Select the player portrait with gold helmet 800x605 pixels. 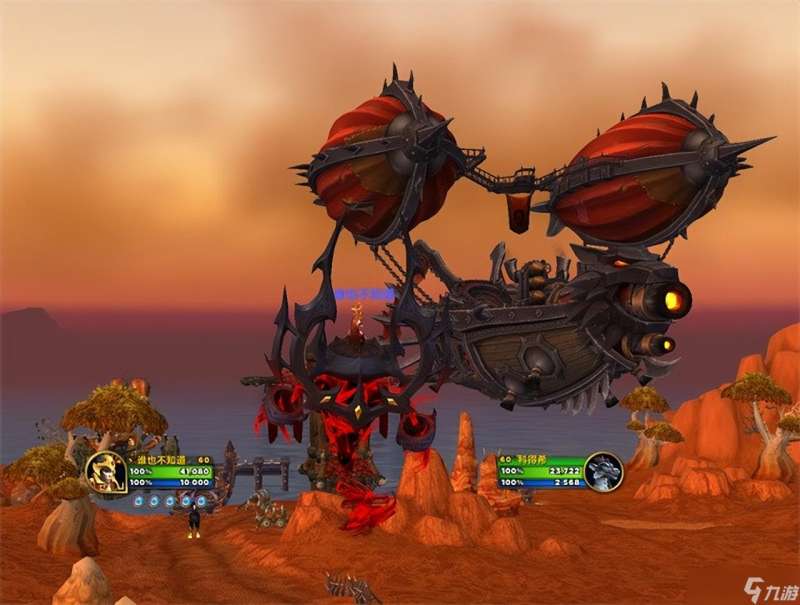[x=105, y=472]
